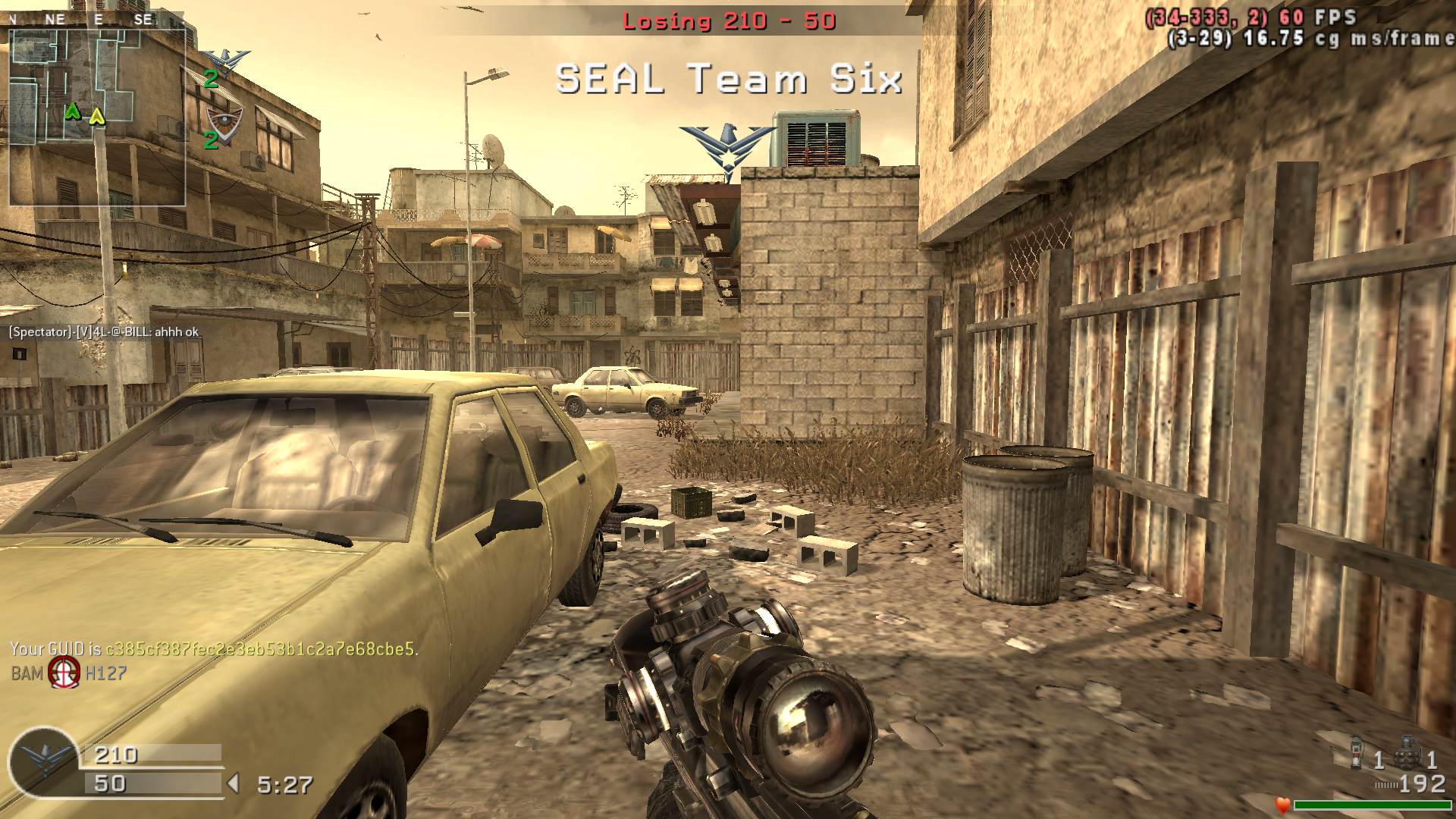Click the round team emblem beside the scores
Screen dimensions: 1456x819
tap(44, 763)
